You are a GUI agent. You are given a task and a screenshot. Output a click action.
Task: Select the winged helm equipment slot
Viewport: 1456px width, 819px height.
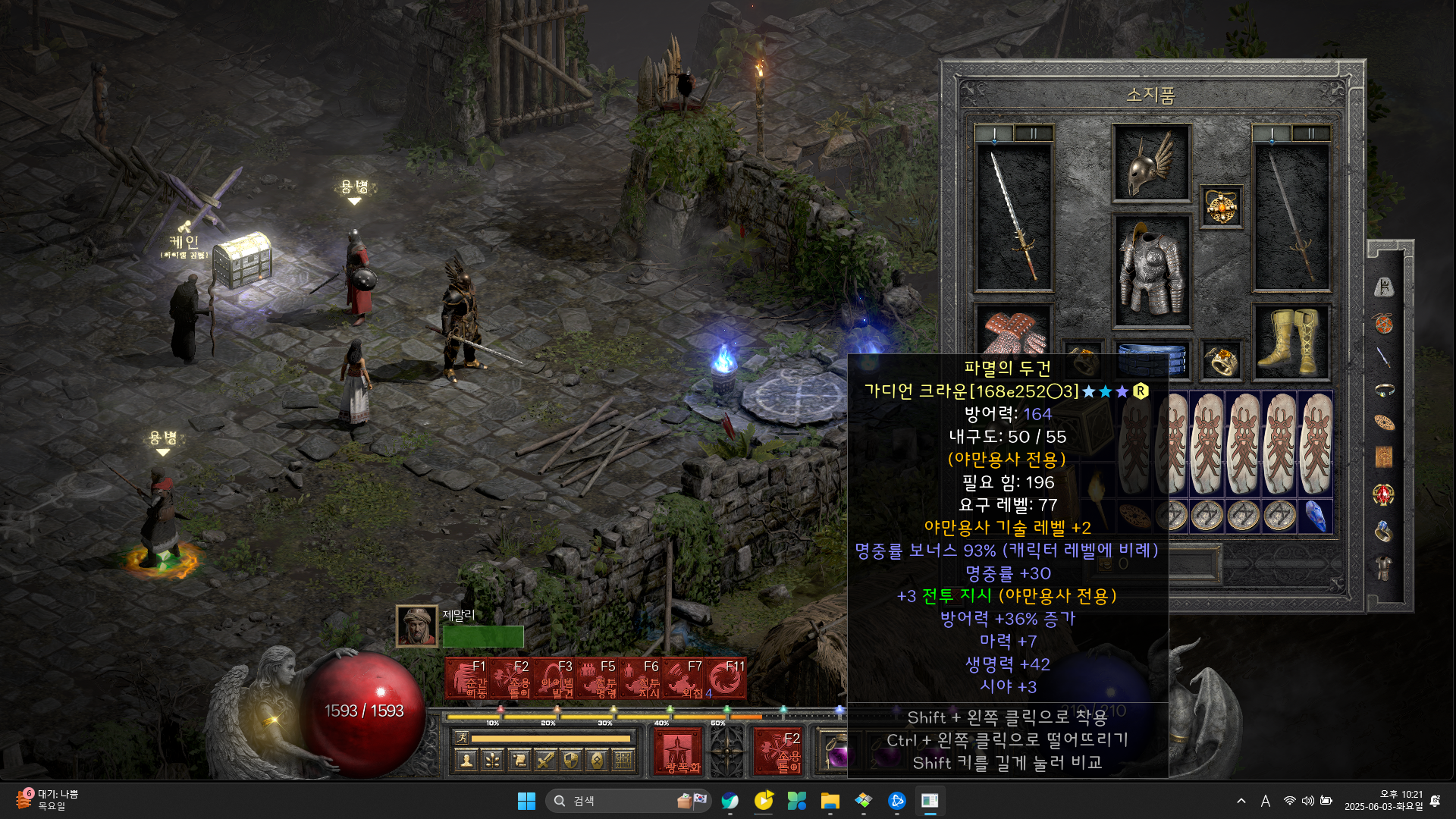click(1151, 162)
